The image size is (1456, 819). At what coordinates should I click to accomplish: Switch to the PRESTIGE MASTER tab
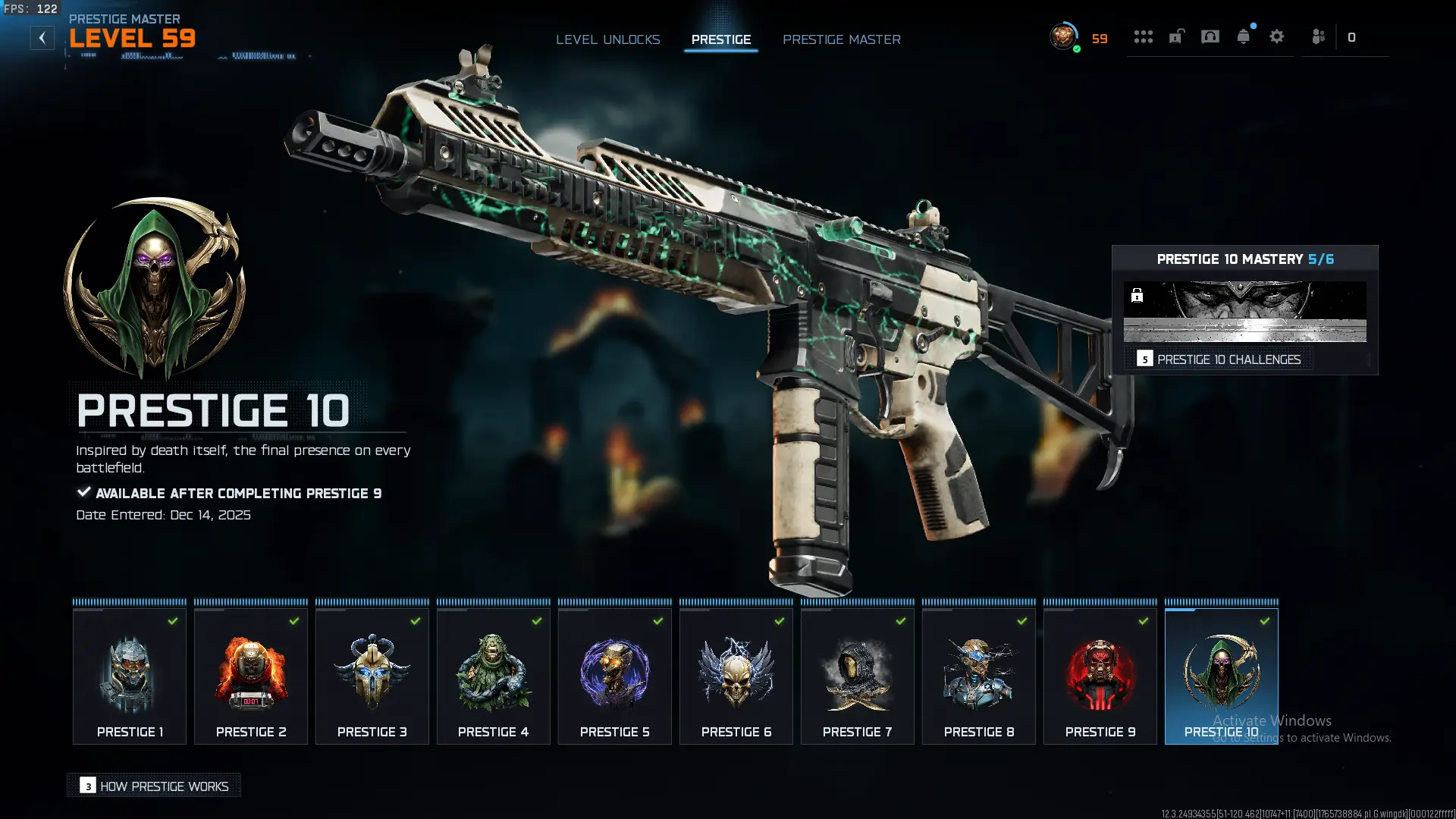tap(842, 39)
